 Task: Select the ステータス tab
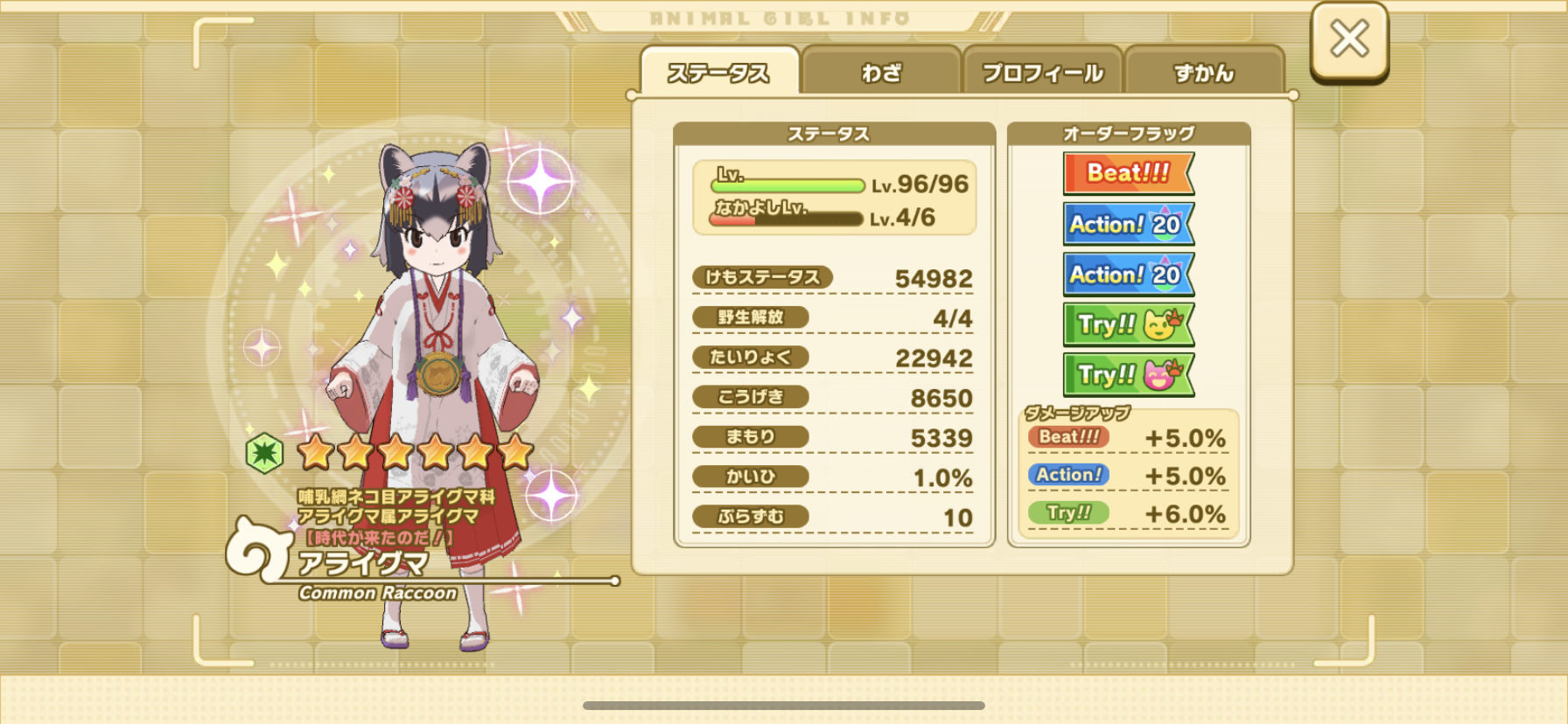click(x=719, y=73)
